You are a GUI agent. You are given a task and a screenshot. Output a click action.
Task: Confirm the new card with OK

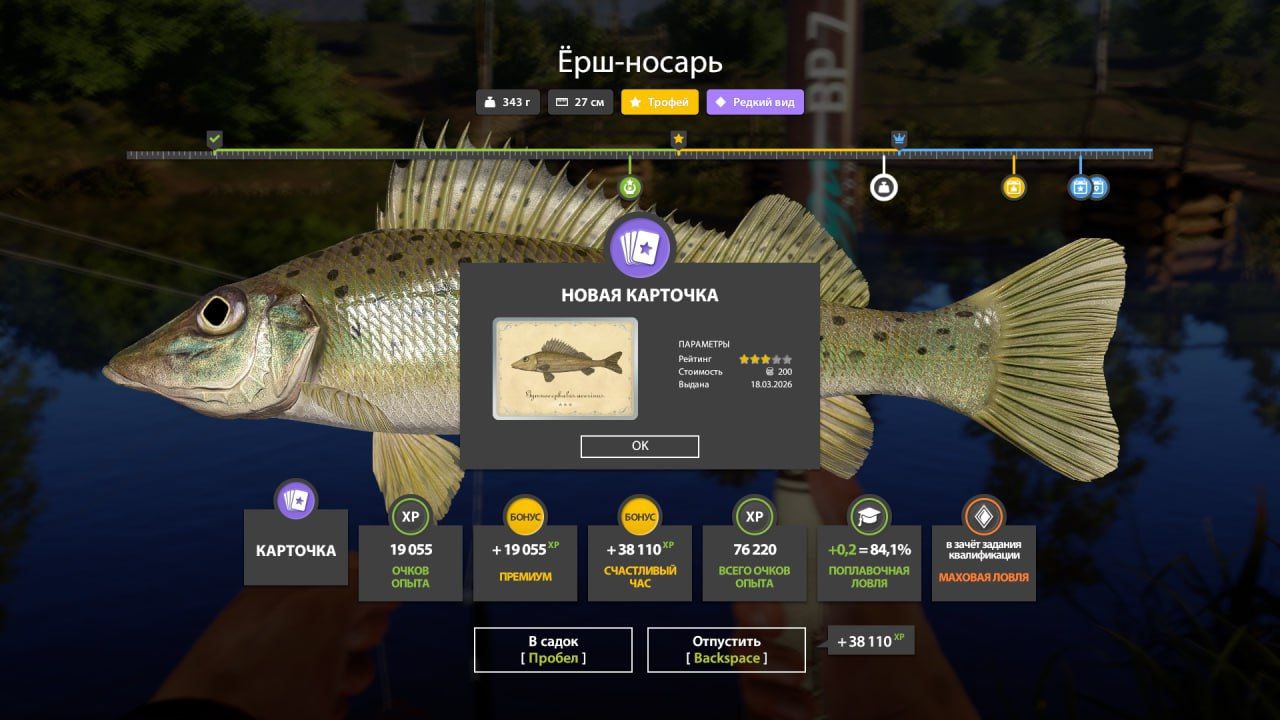(x=639, y=446)
